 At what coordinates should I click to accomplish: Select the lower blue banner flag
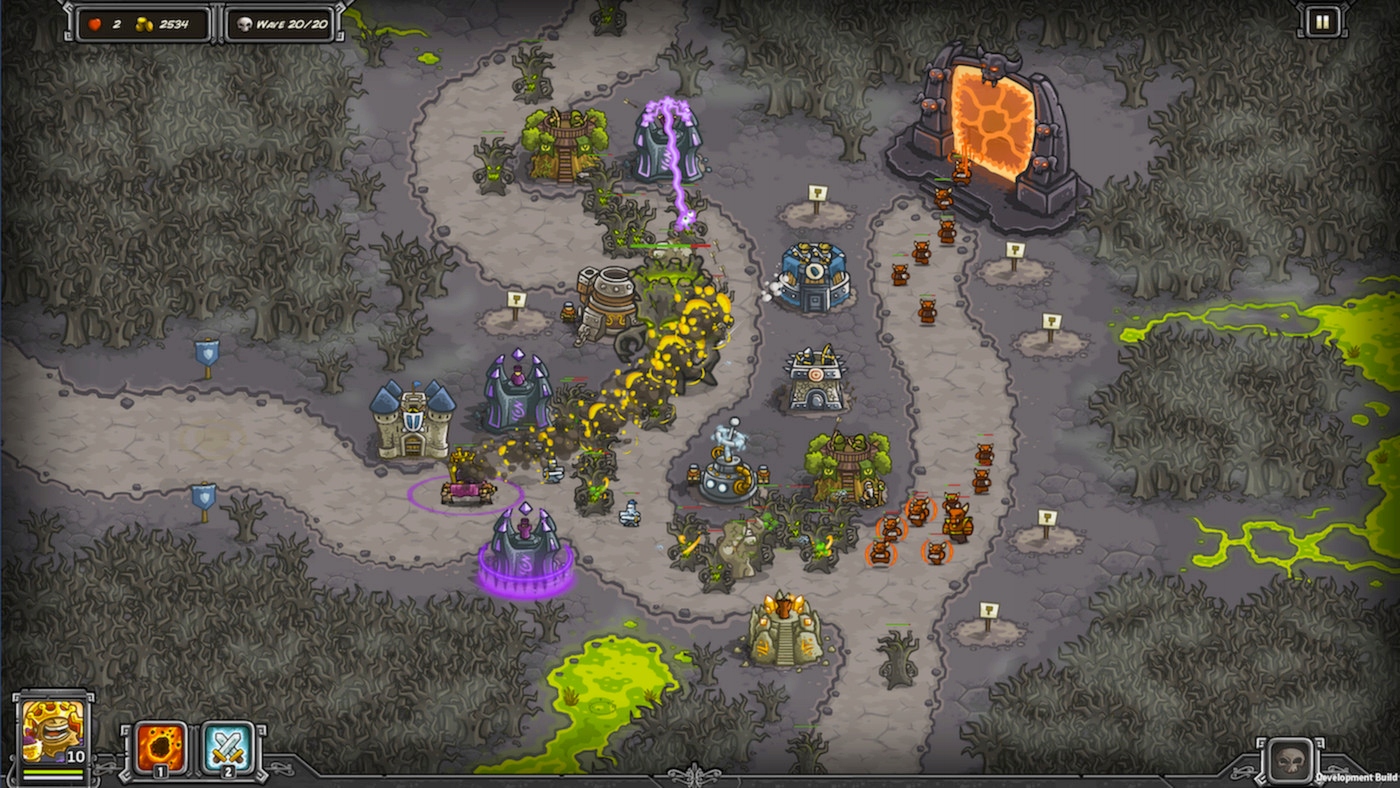(x=205, y=492)
